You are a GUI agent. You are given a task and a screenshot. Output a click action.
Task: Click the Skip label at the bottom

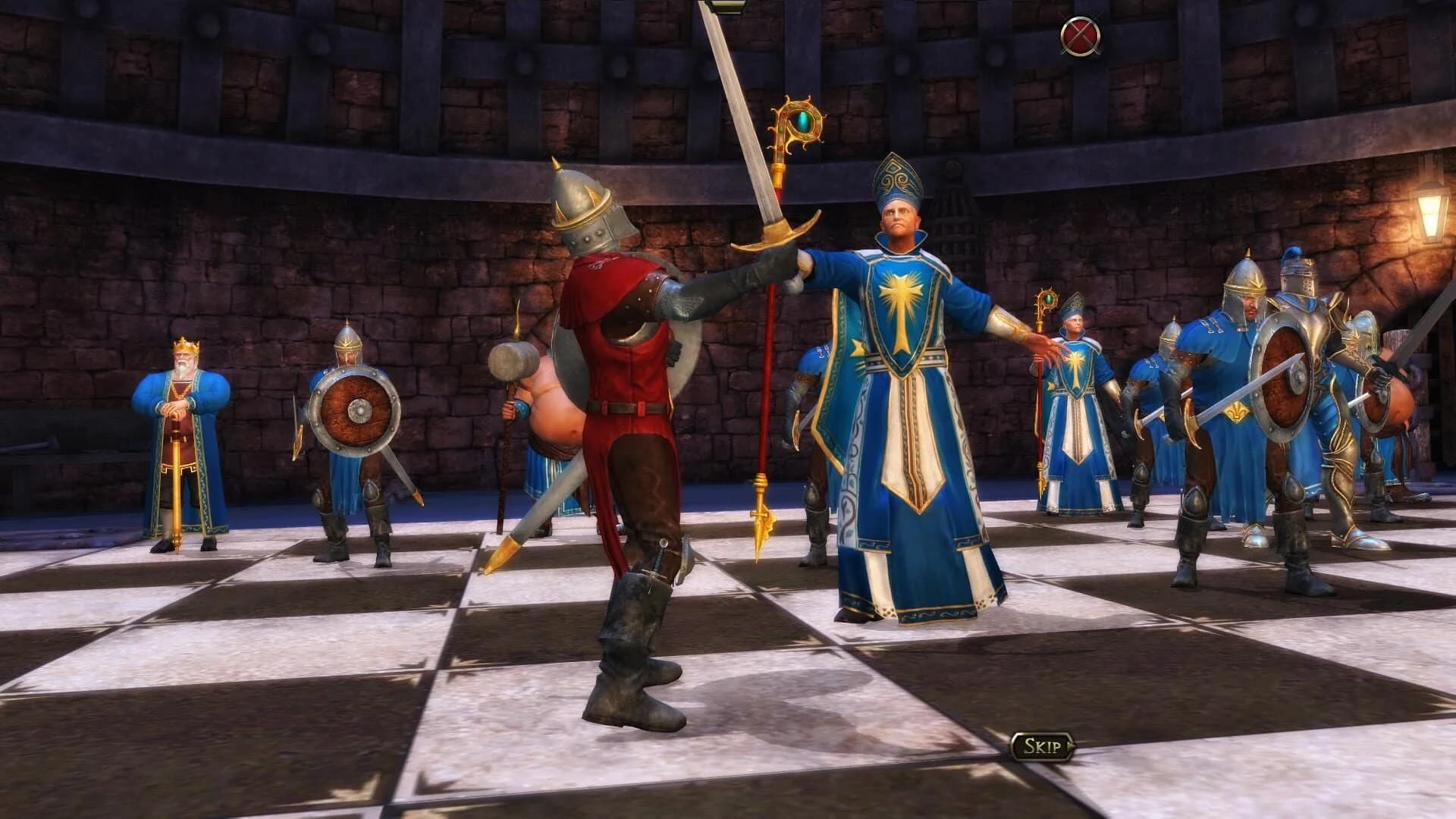point(1043,745)
